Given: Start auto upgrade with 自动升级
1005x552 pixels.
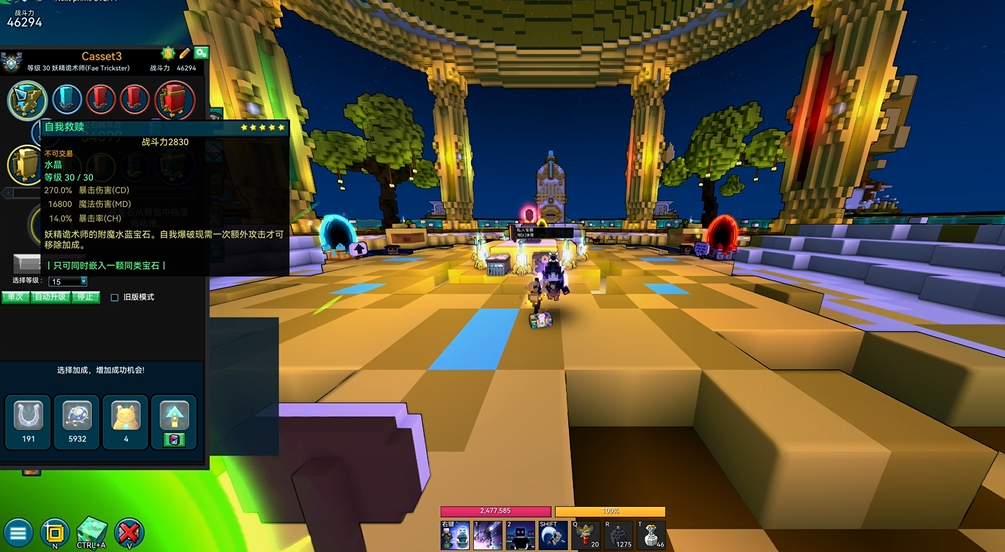Looking at the screenshot, I should (x=50, y=297).
